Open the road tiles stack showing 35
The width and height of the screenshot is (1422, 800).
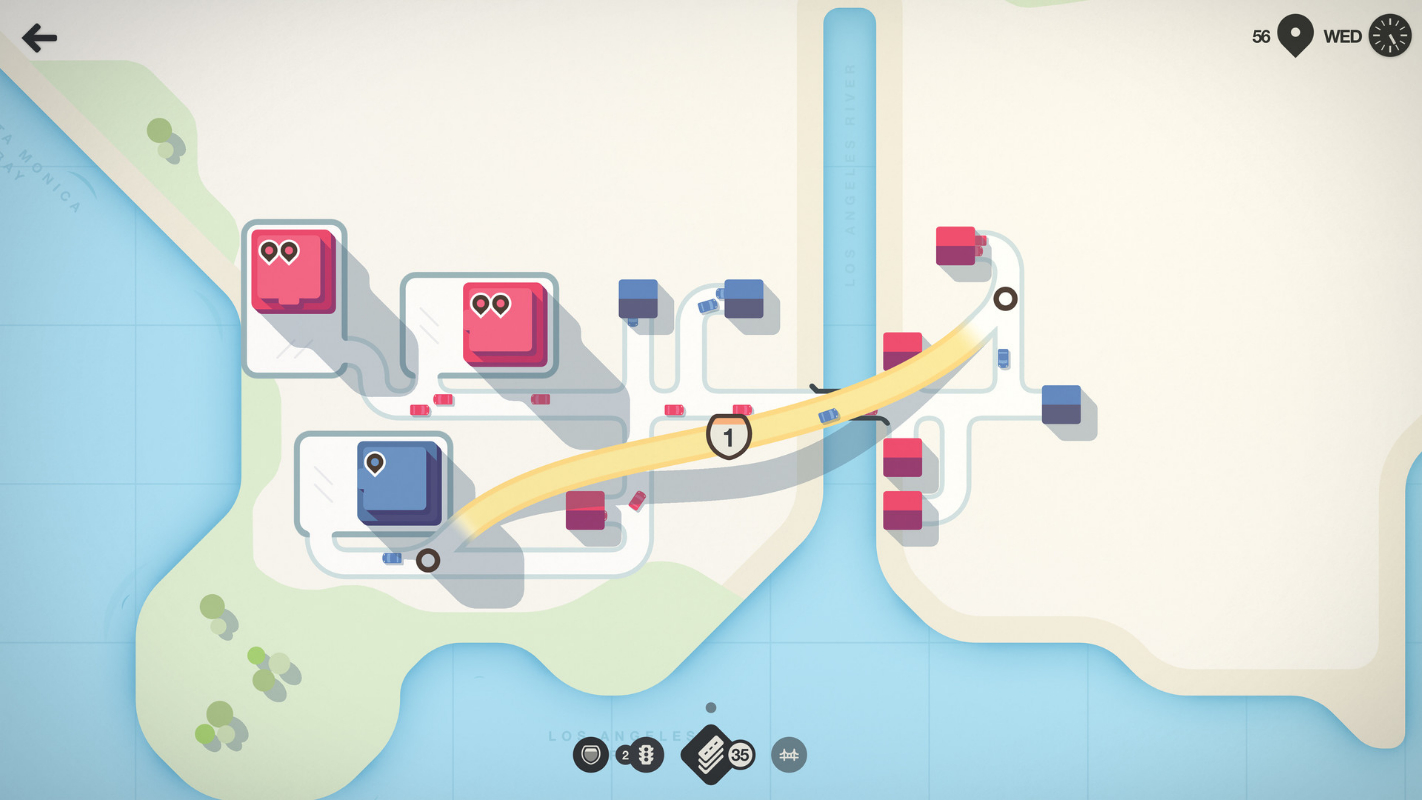coord(710,753)
